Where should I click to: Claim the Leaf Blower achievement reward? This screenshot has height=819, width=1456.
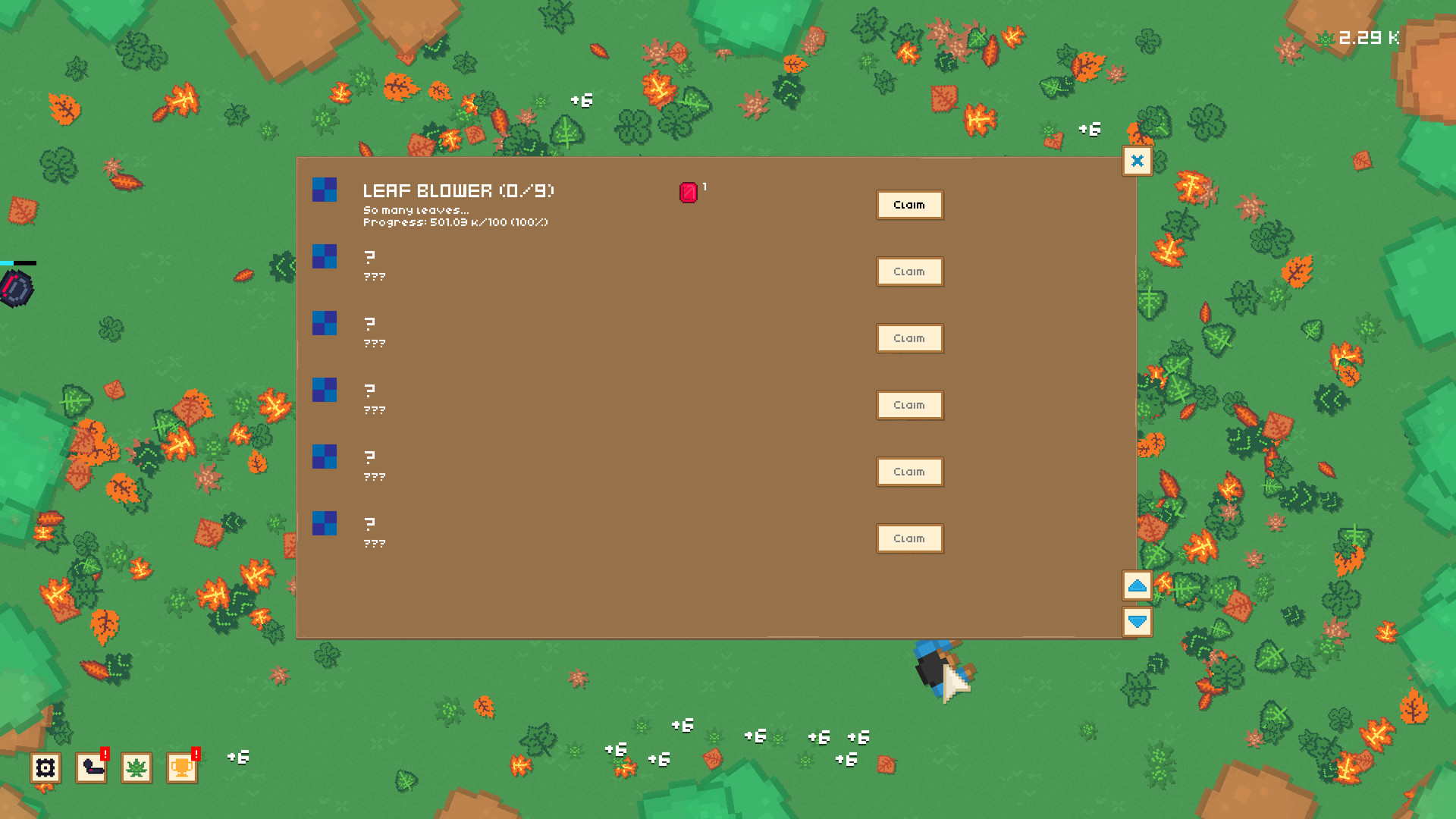[x=909, y=205]
